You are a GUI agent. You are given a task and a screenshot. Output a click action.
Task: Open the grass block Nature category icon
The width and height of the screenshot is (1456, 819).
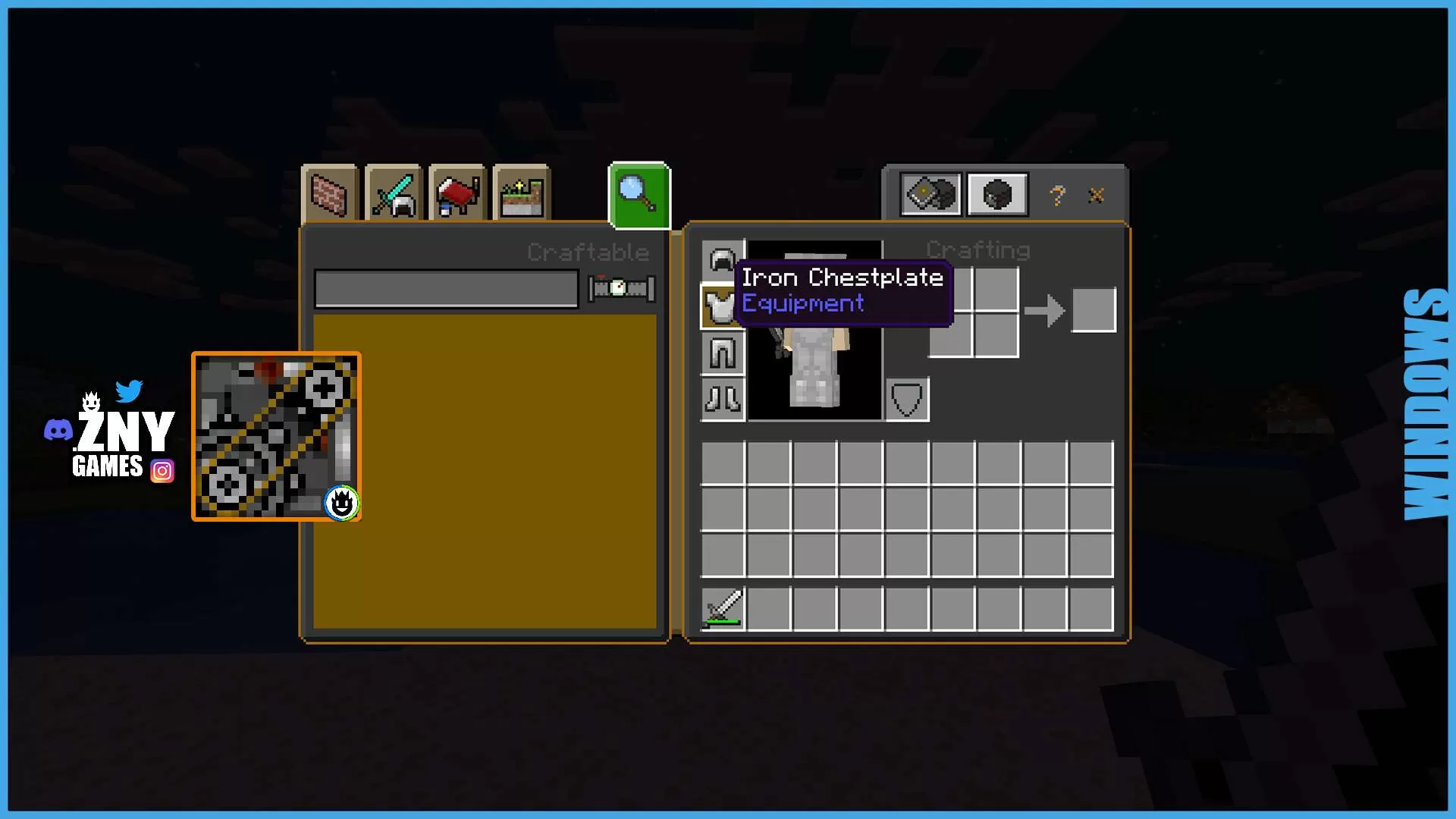(x=520, y=194)
